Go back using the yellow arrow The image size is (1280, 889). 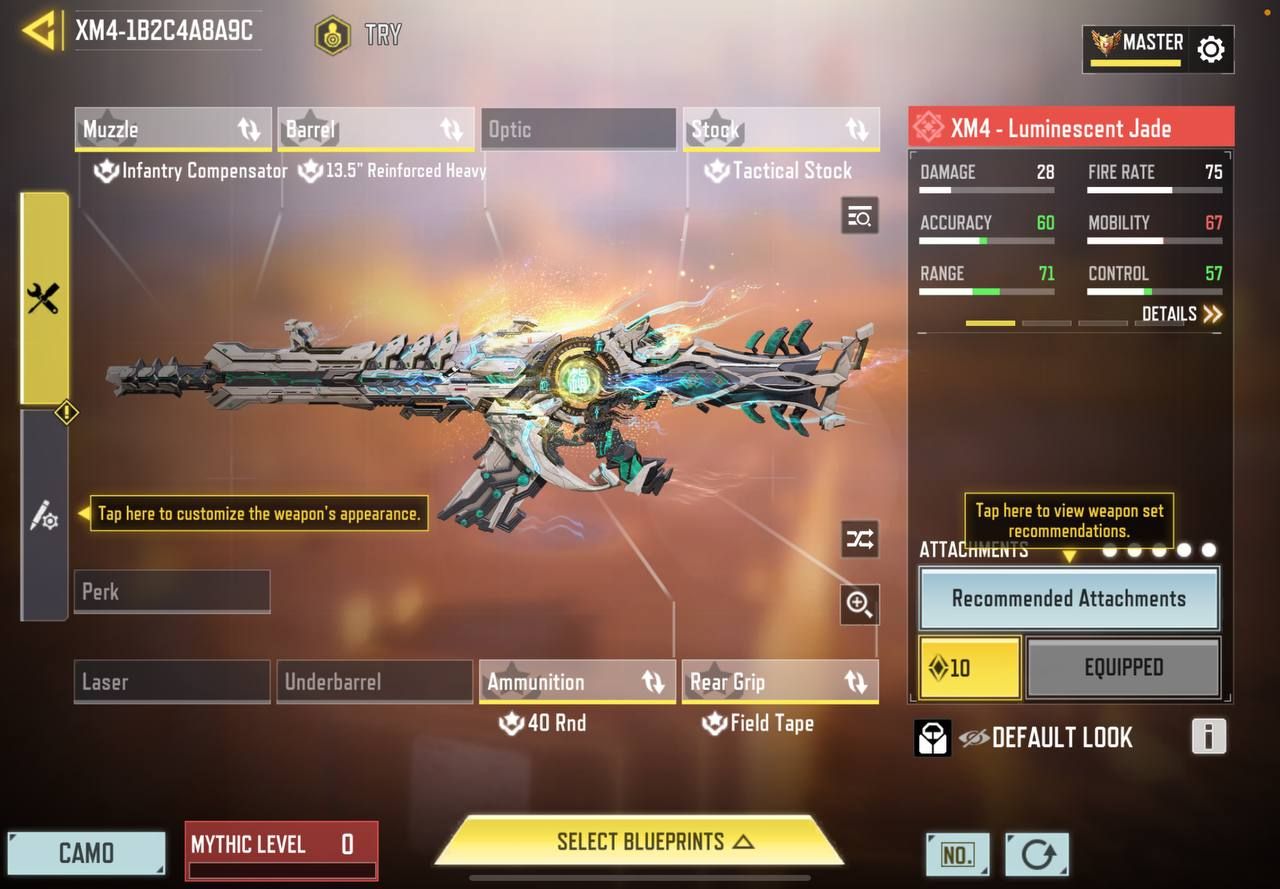coord(38,31)
